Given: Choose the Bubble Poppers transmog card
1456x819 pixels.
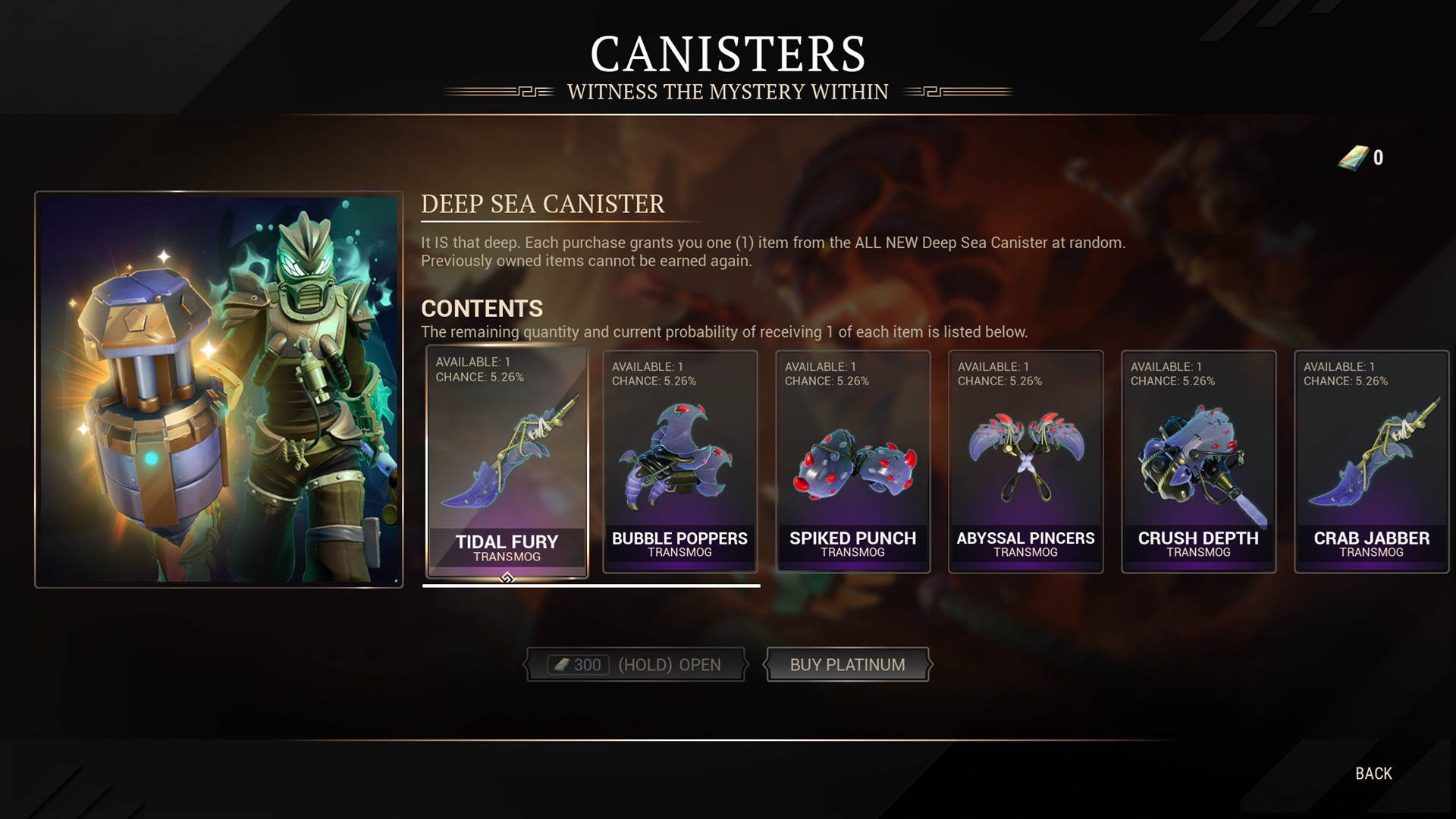Looking at the screenshot, I should tap(679, 462).
